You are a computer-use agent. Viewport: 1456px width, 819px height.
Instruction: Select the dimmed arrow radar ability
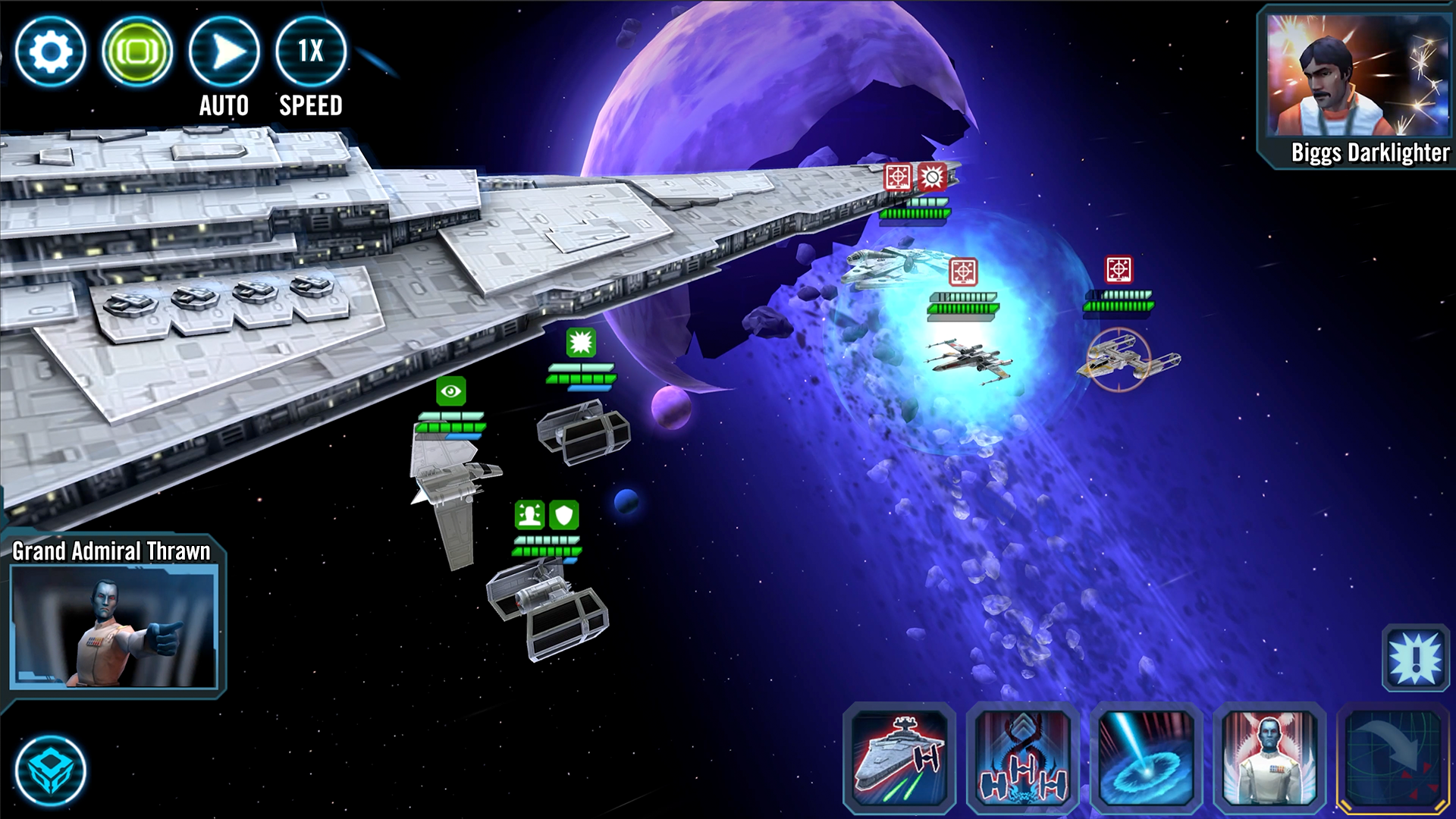[x=1394, y=758]
